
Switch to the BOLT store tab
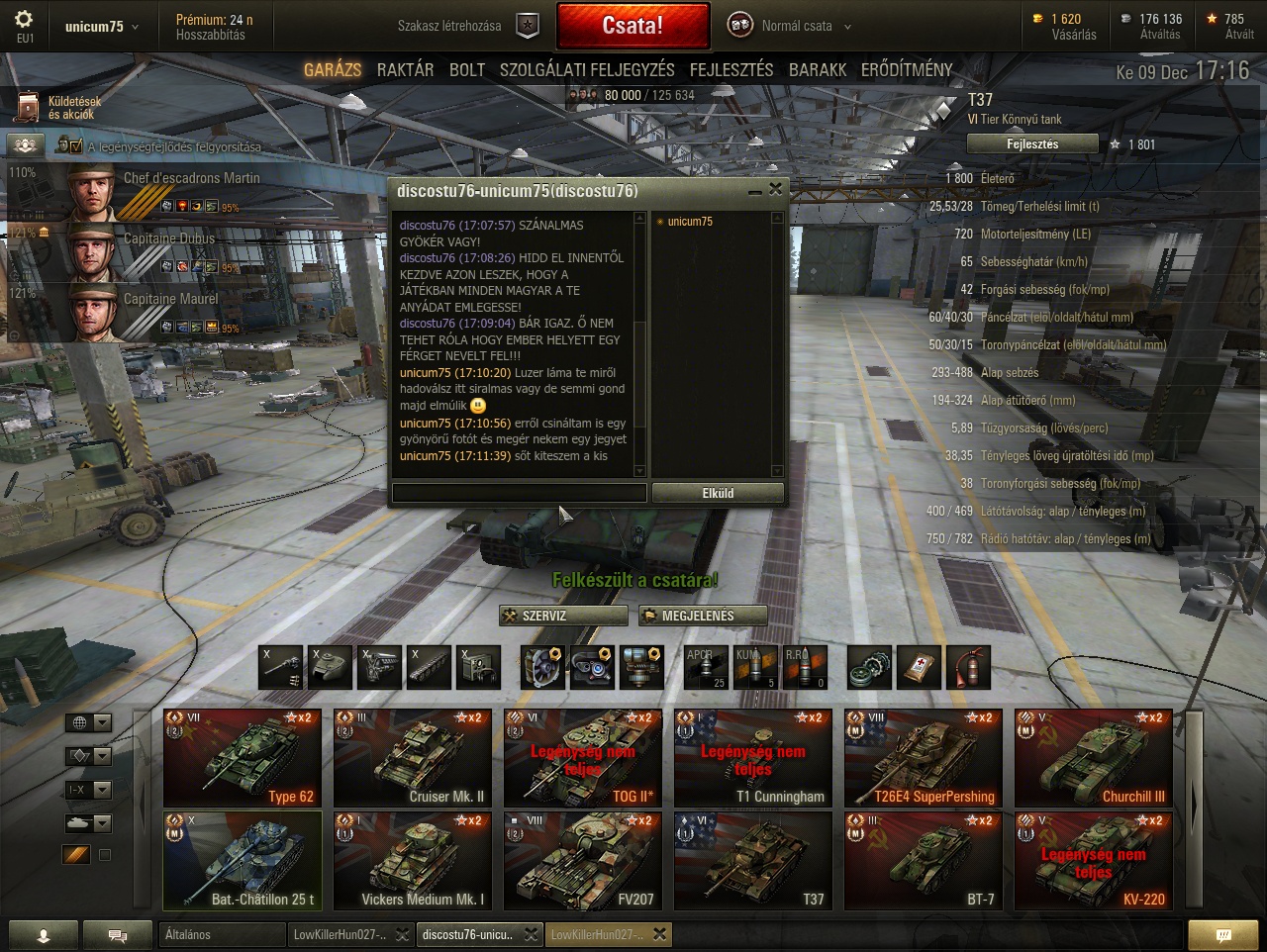467,69
